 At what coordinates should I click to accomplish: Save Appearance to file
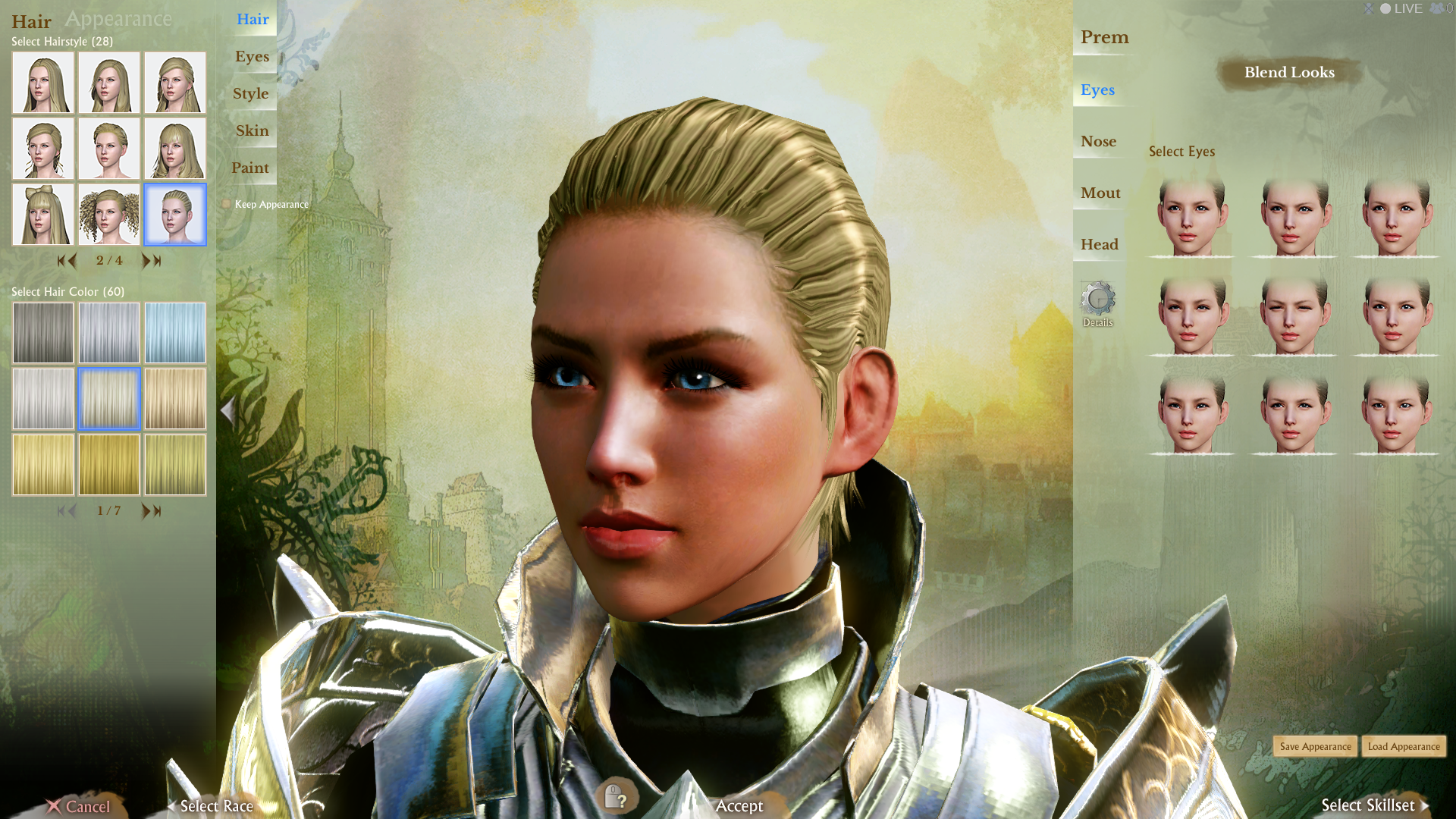click(x=1315, y=746)
